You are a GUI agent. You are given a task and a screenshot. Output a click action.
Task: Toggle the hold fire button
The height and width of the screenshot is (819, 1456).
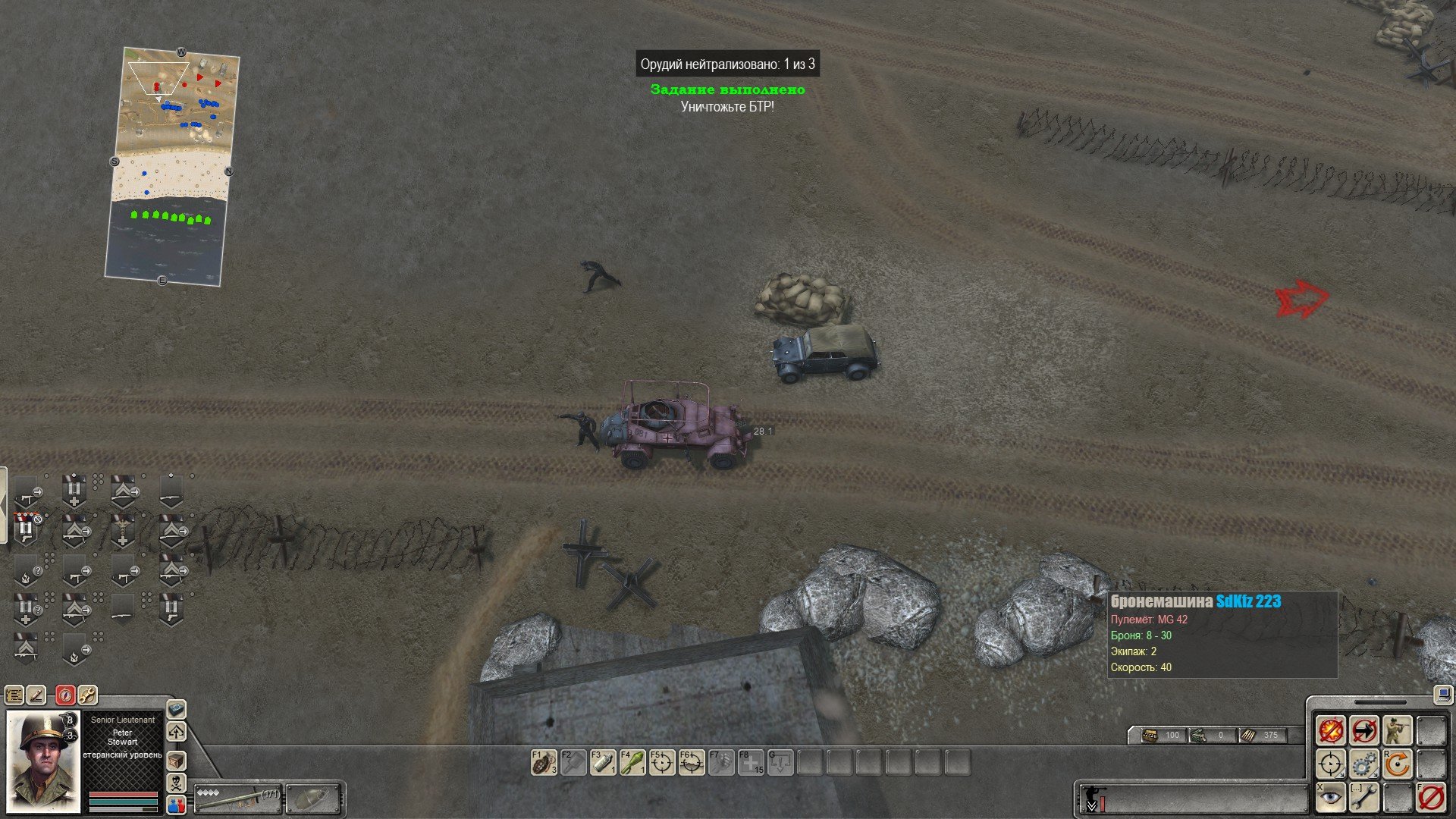click(1331, 730)
